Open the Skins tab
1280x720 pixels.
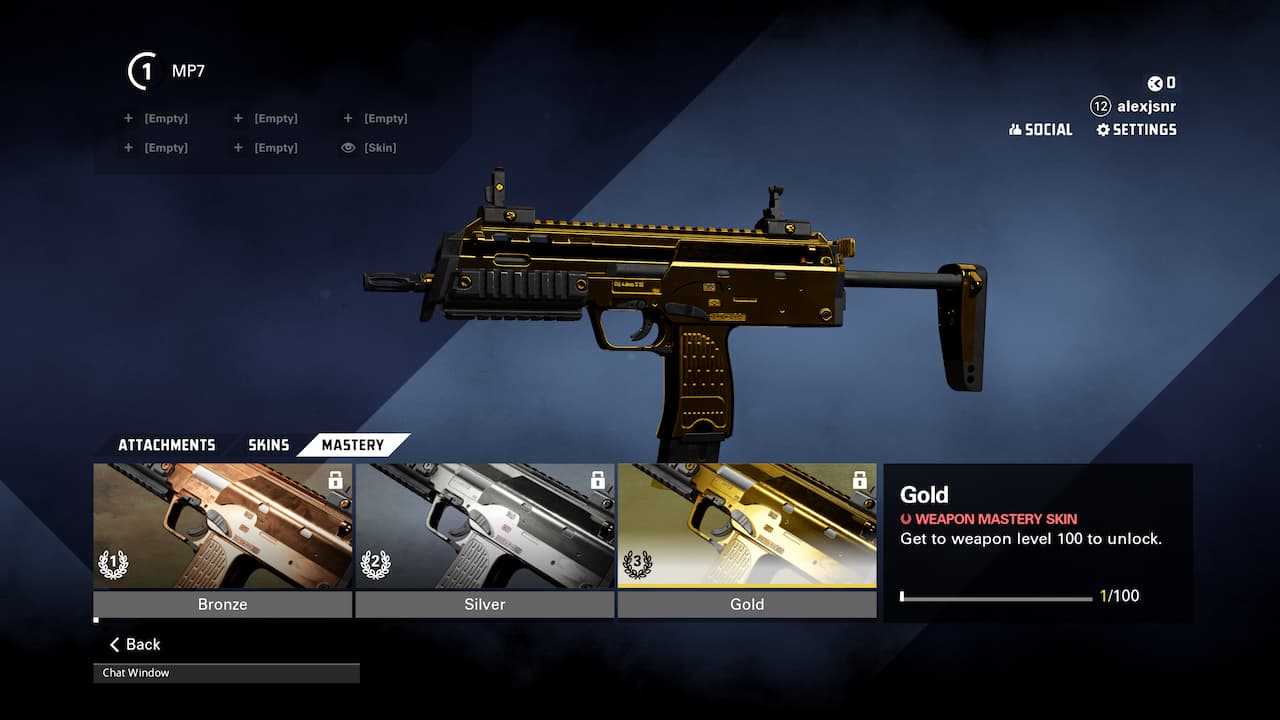pyautogui.click(x=268, y=445)
